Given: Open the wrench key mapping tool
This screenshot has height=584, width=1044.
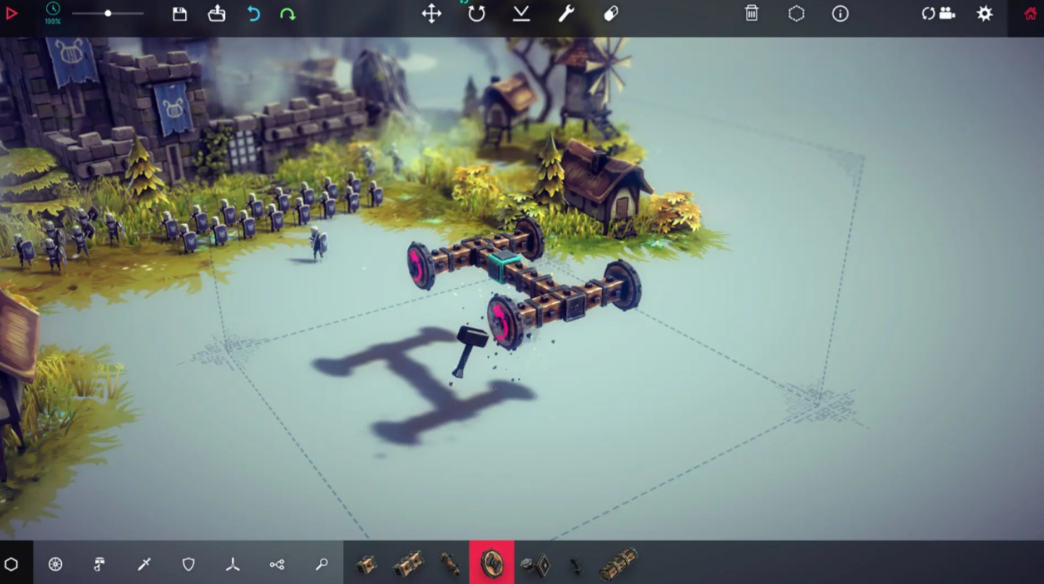Looking at the screenshot, I should (566, 14).
